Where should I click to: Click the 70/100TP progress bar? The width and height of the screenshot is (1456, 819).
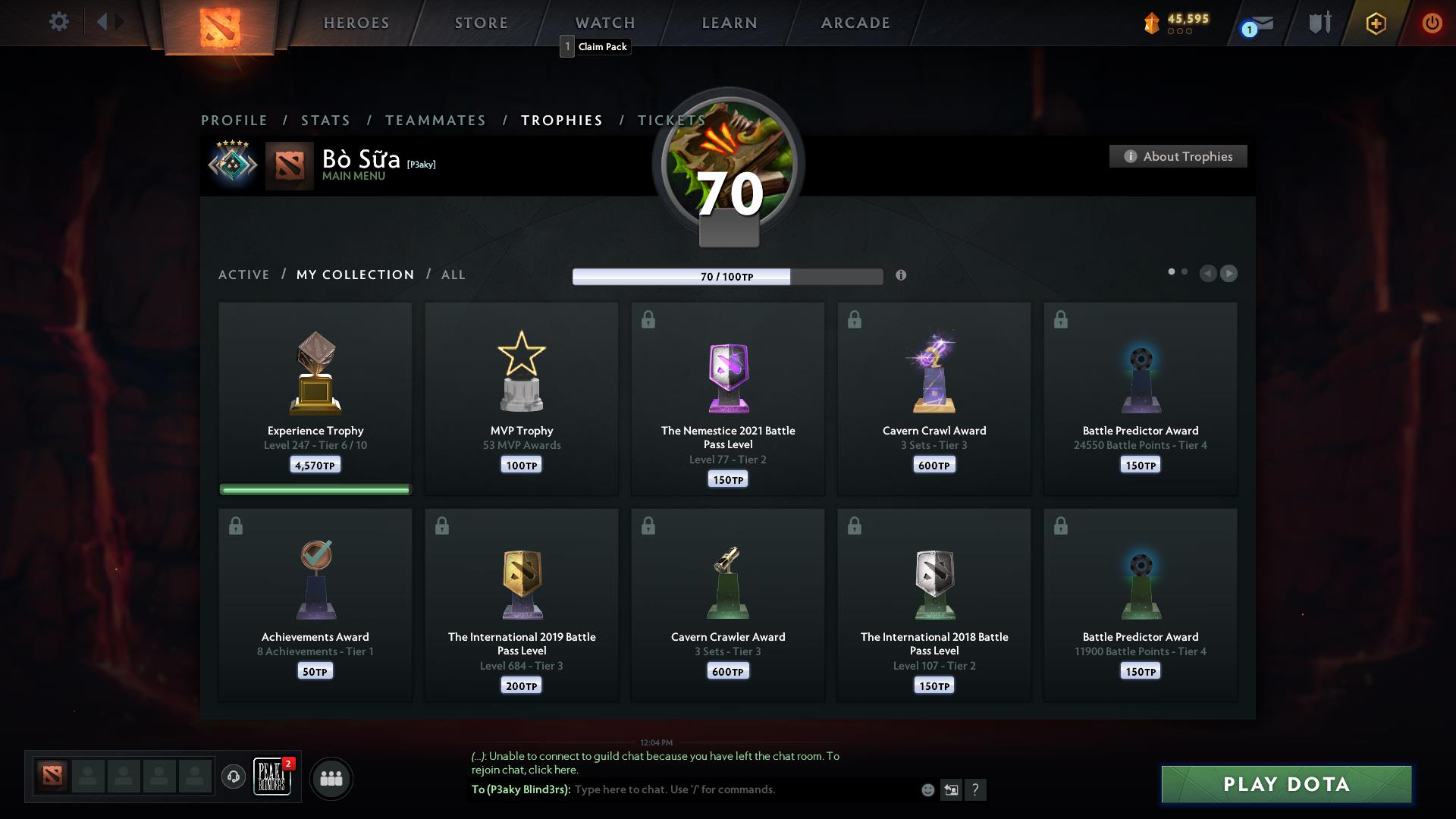(x=726, y=277)
